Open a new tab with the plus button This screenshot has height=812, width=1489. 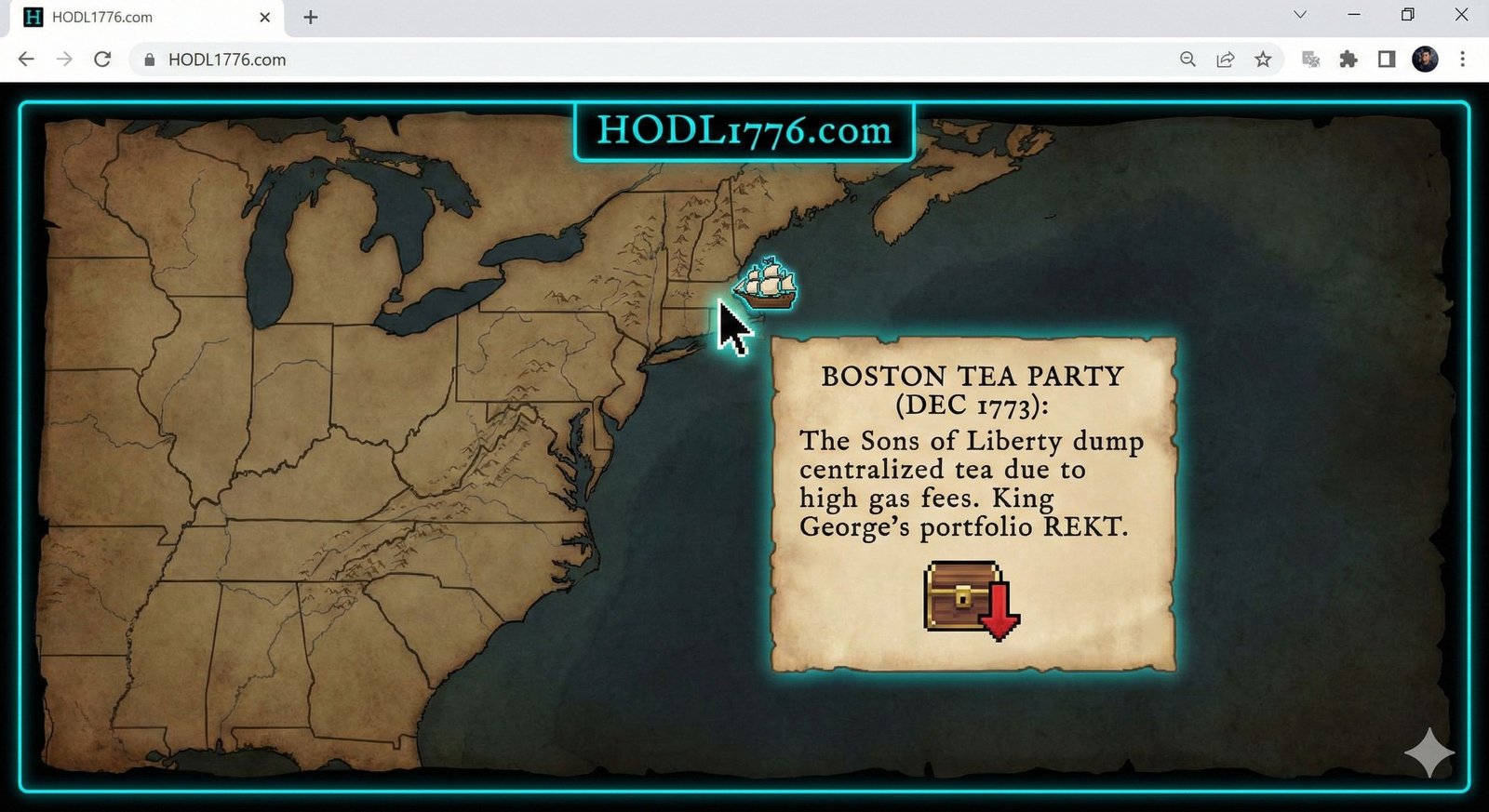(x=310, y=15)
